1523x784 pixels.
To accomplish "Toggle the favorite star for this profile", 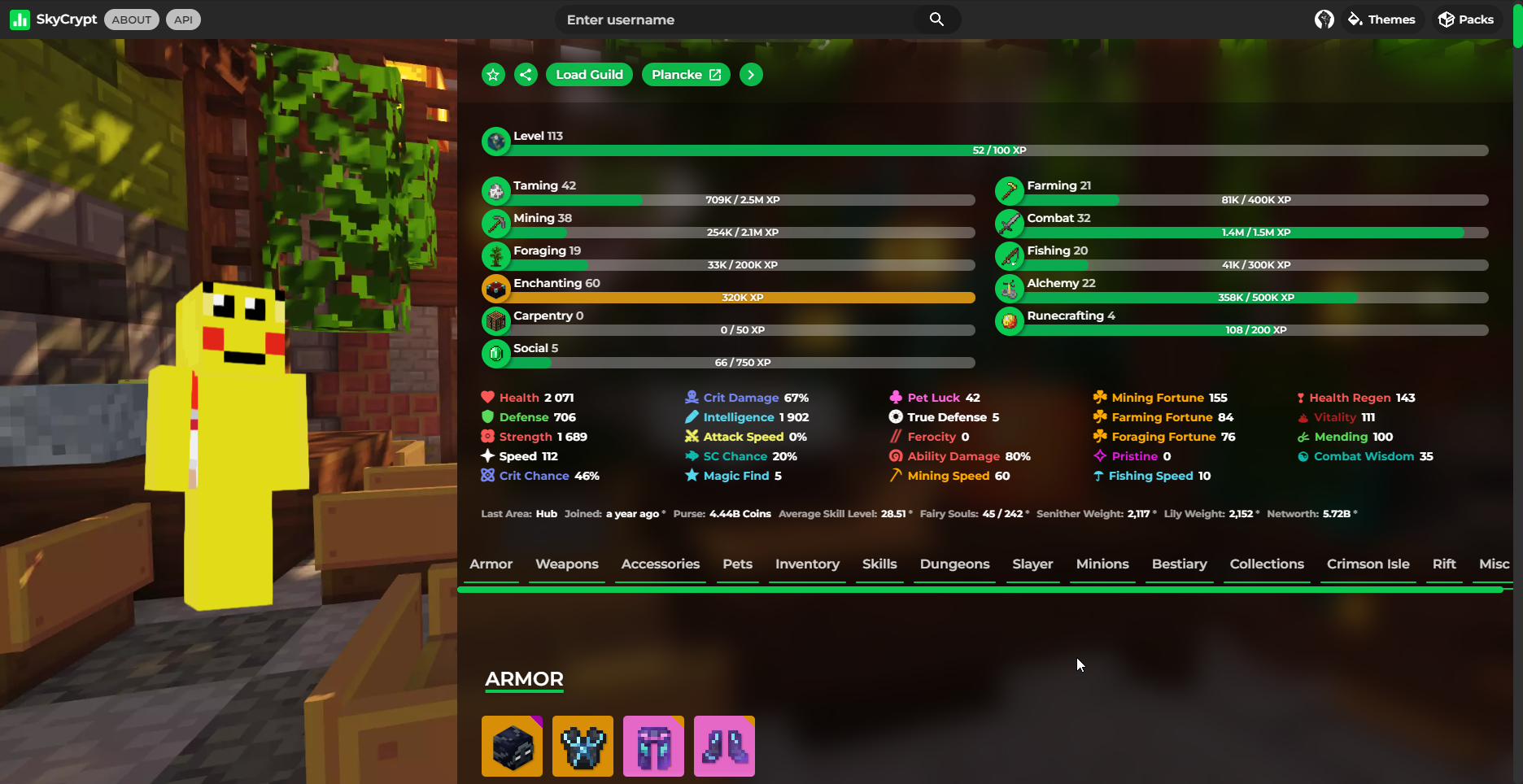I will pos(493,74).
